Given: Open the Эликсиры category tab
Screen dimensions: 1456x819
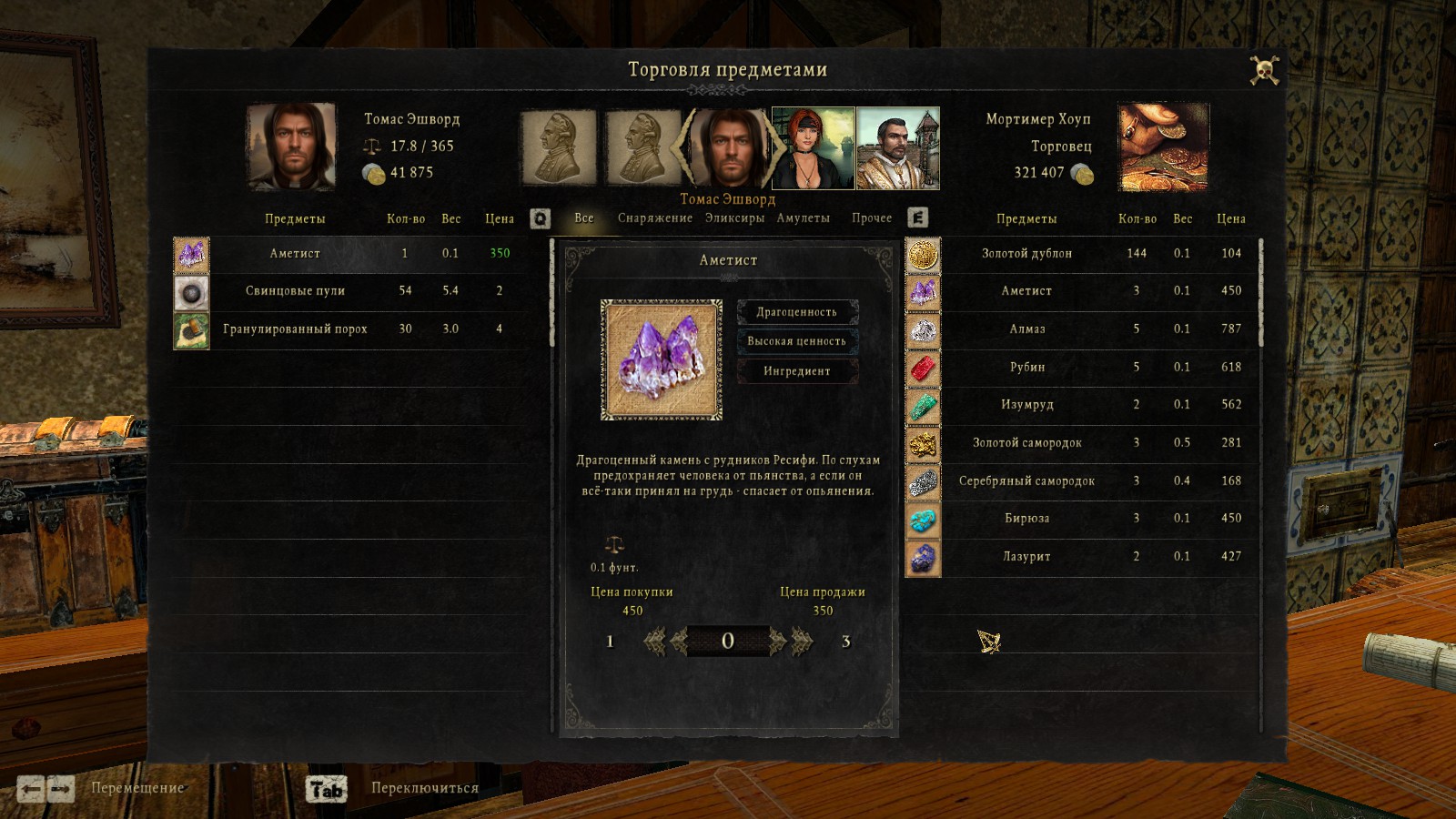Looking at the screenshot, I should coord(734,218).
